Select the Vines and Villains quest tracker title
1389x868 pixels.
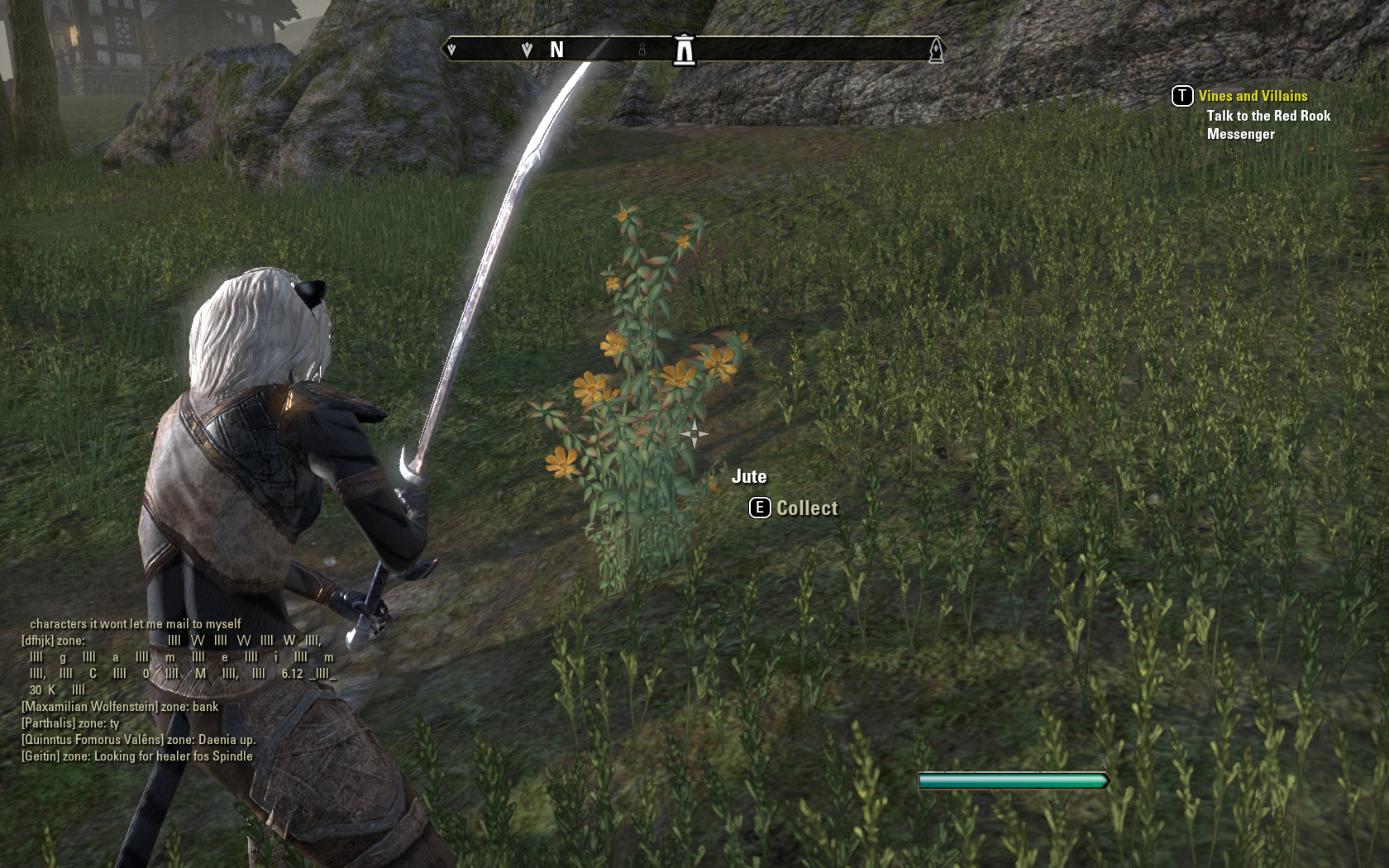[1253, 96]
